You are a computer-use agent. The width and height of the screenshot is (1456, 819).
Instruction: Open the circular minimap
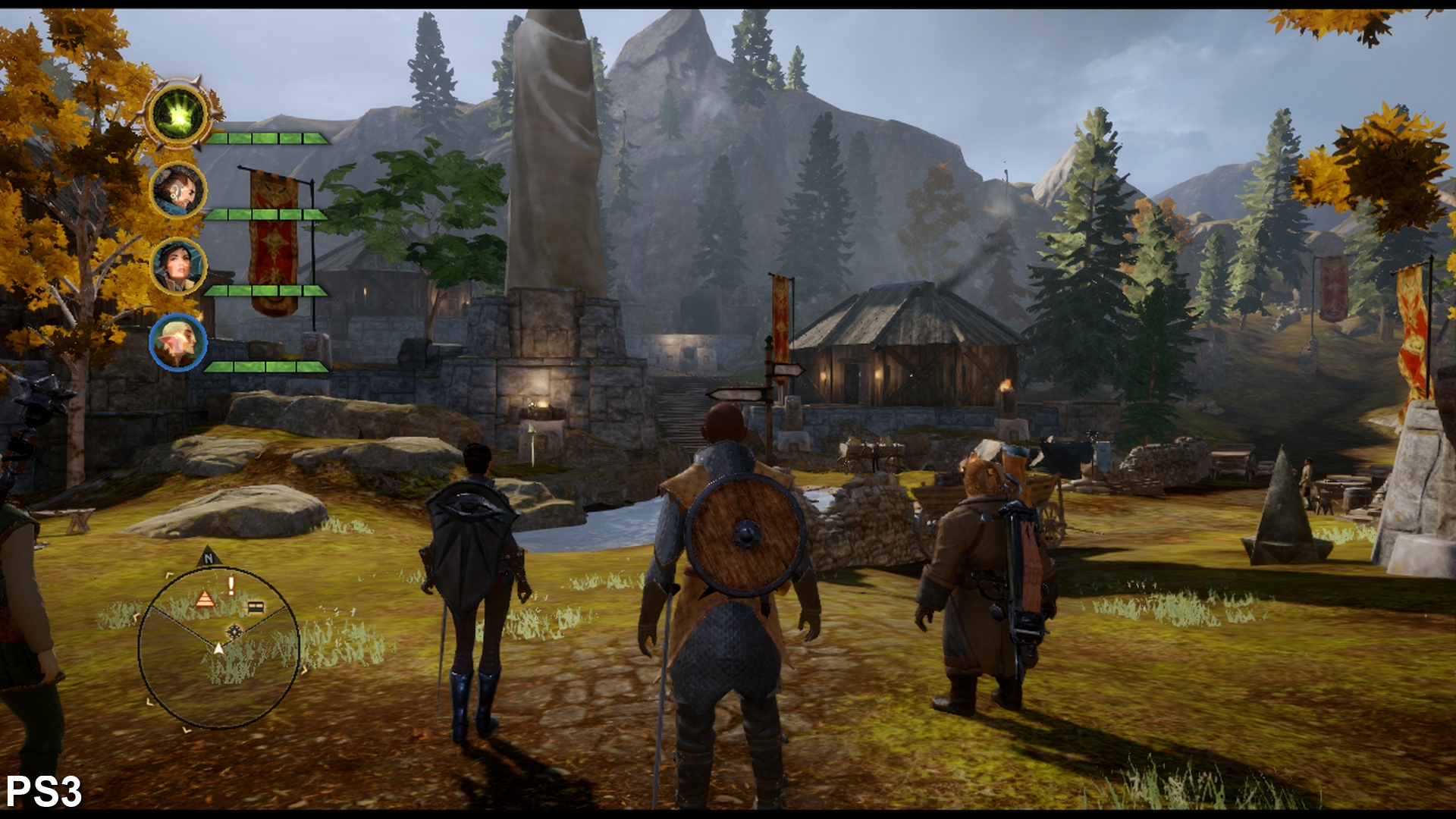point(218,648)
